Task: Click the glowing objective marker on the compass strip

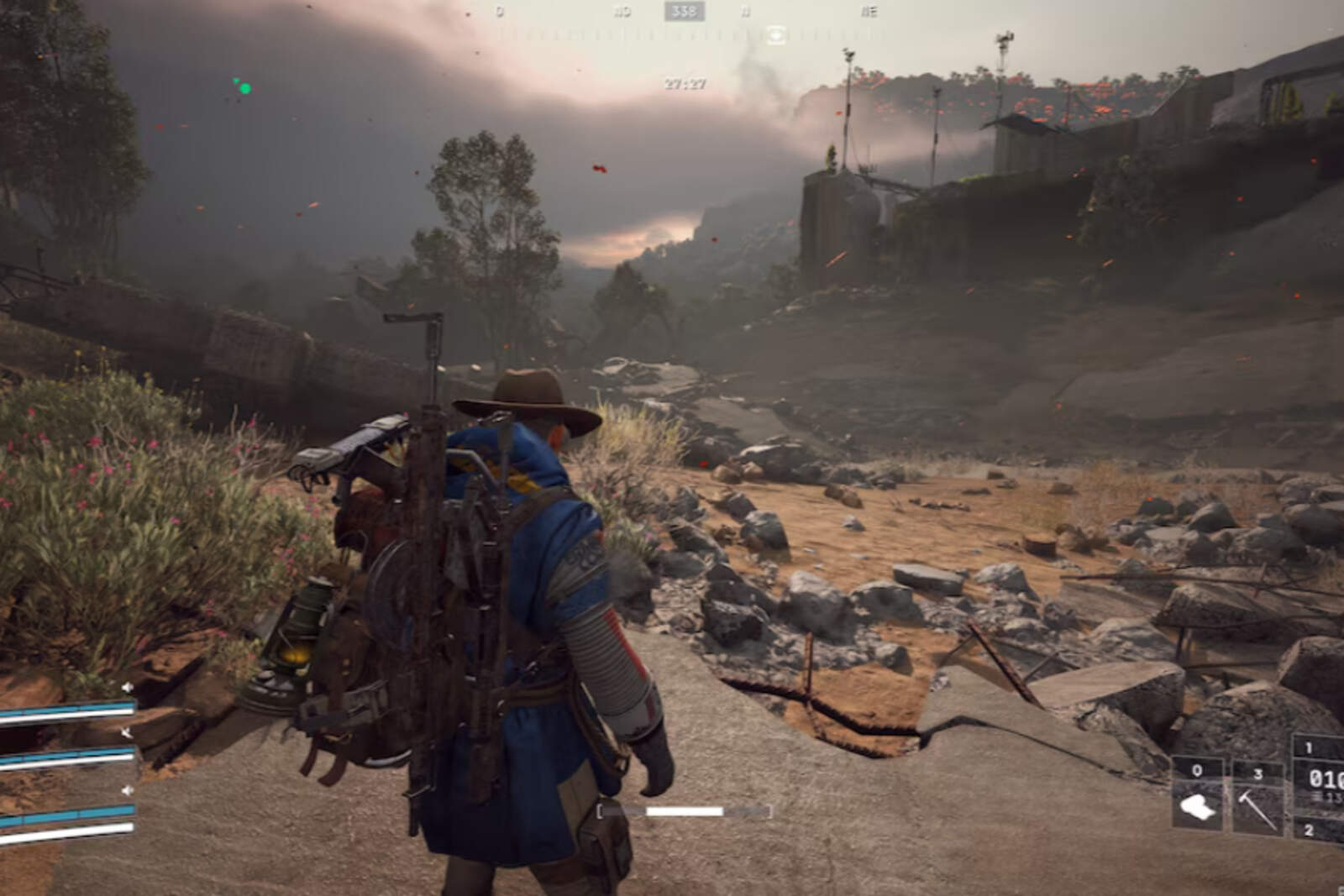Action: click(x=776, y=35)
